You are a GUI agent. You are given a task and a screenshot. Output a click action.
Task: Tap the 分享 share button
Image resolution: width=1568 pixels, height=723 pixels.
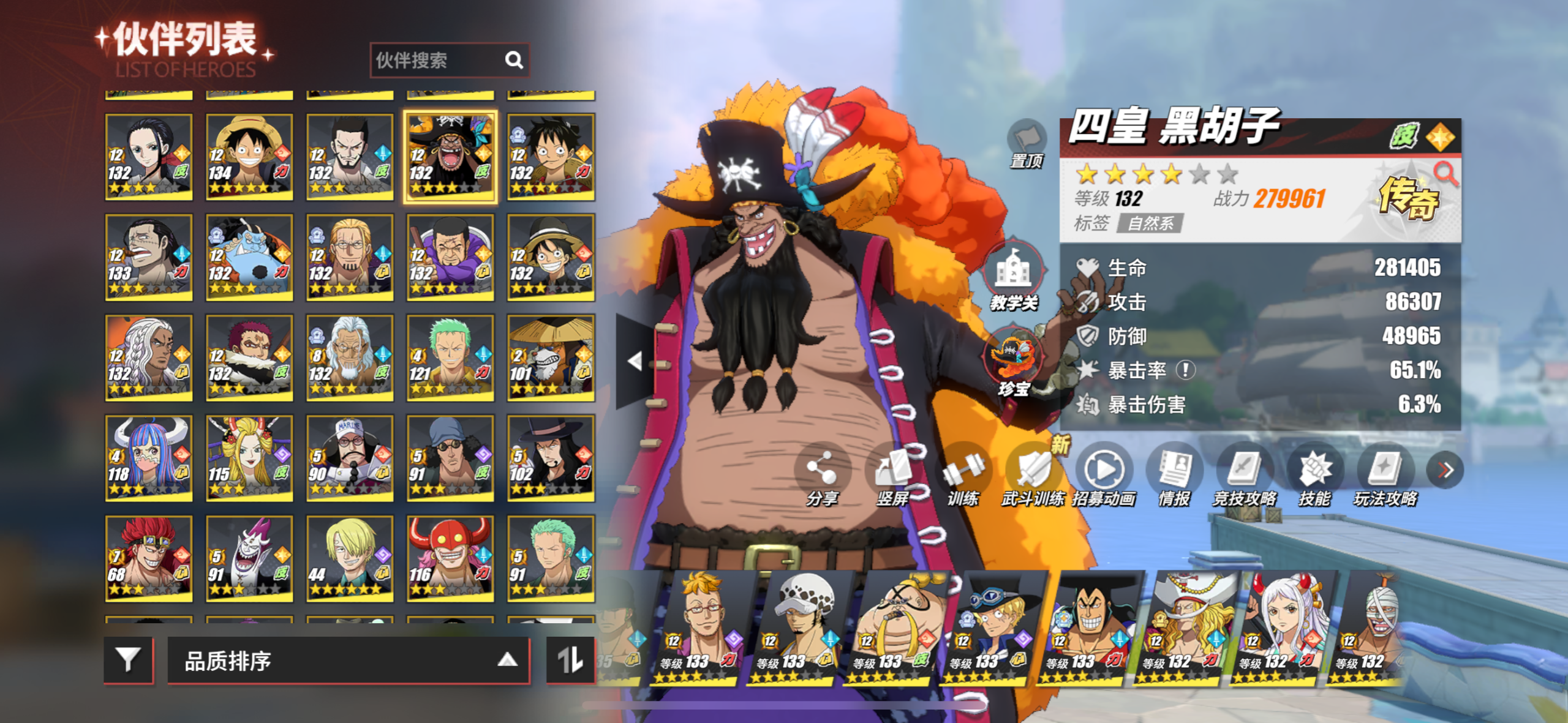[x=821, y=474]
